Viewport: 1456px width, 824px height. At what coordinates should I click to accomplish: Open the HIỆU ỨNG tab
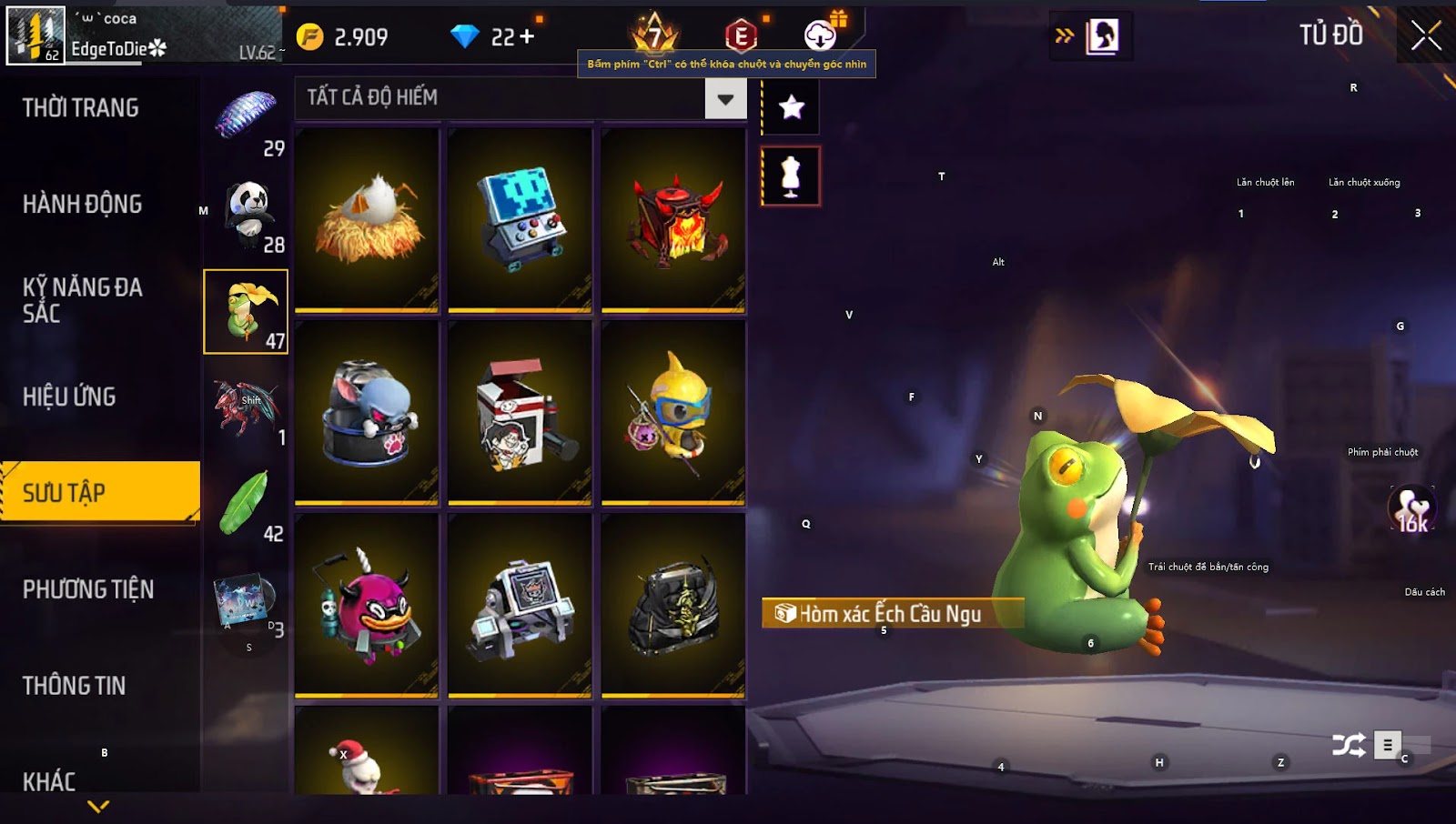70,397
